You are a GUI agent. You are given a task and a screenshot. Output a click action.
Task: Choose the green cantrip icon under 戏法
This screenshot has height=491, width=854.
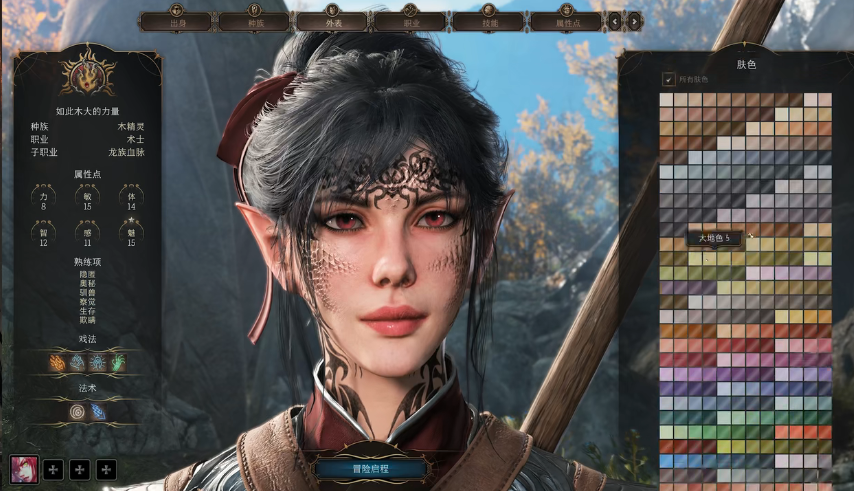pos(118,362)
